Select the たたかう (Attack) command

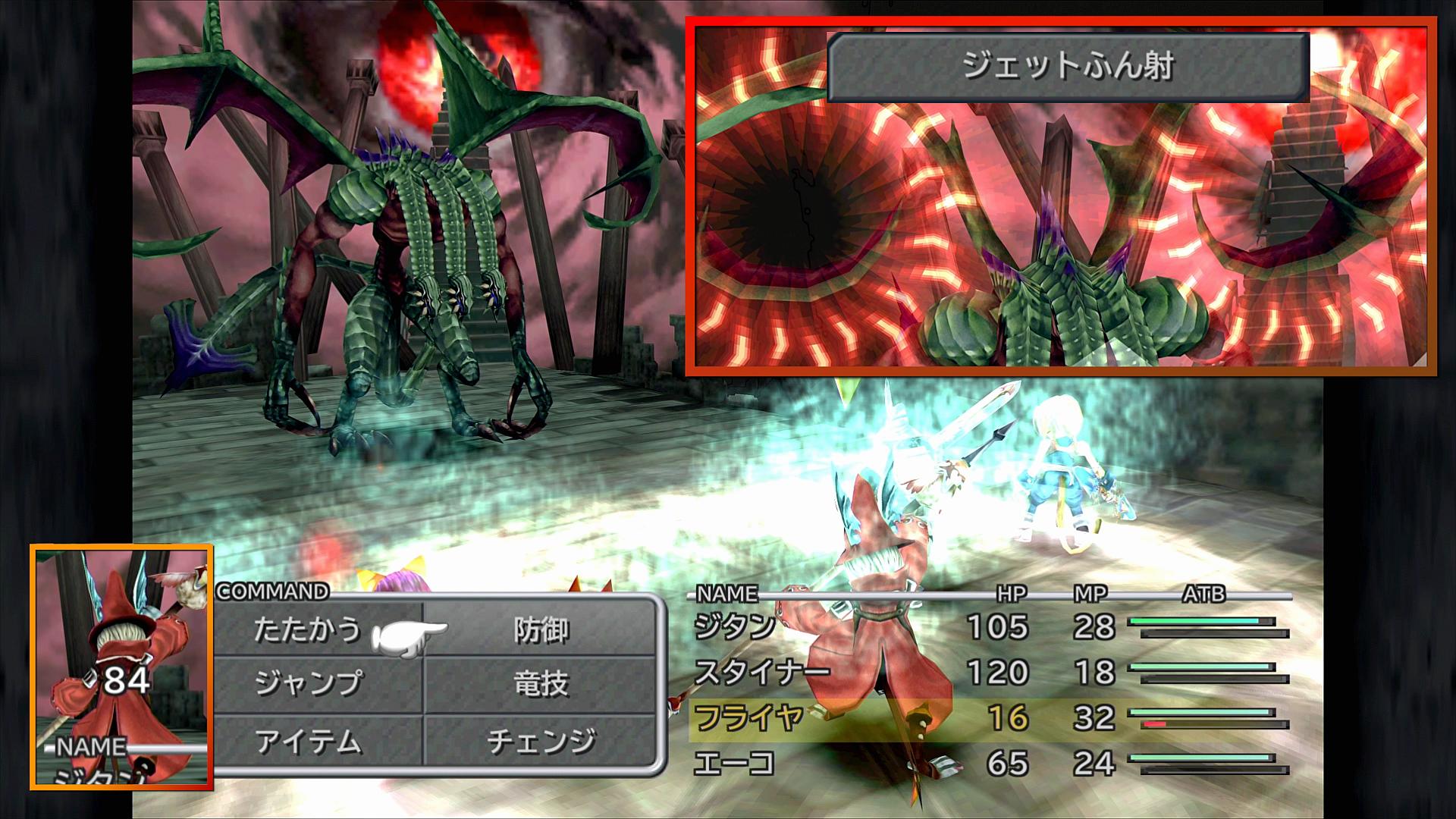tap(308, 629)
